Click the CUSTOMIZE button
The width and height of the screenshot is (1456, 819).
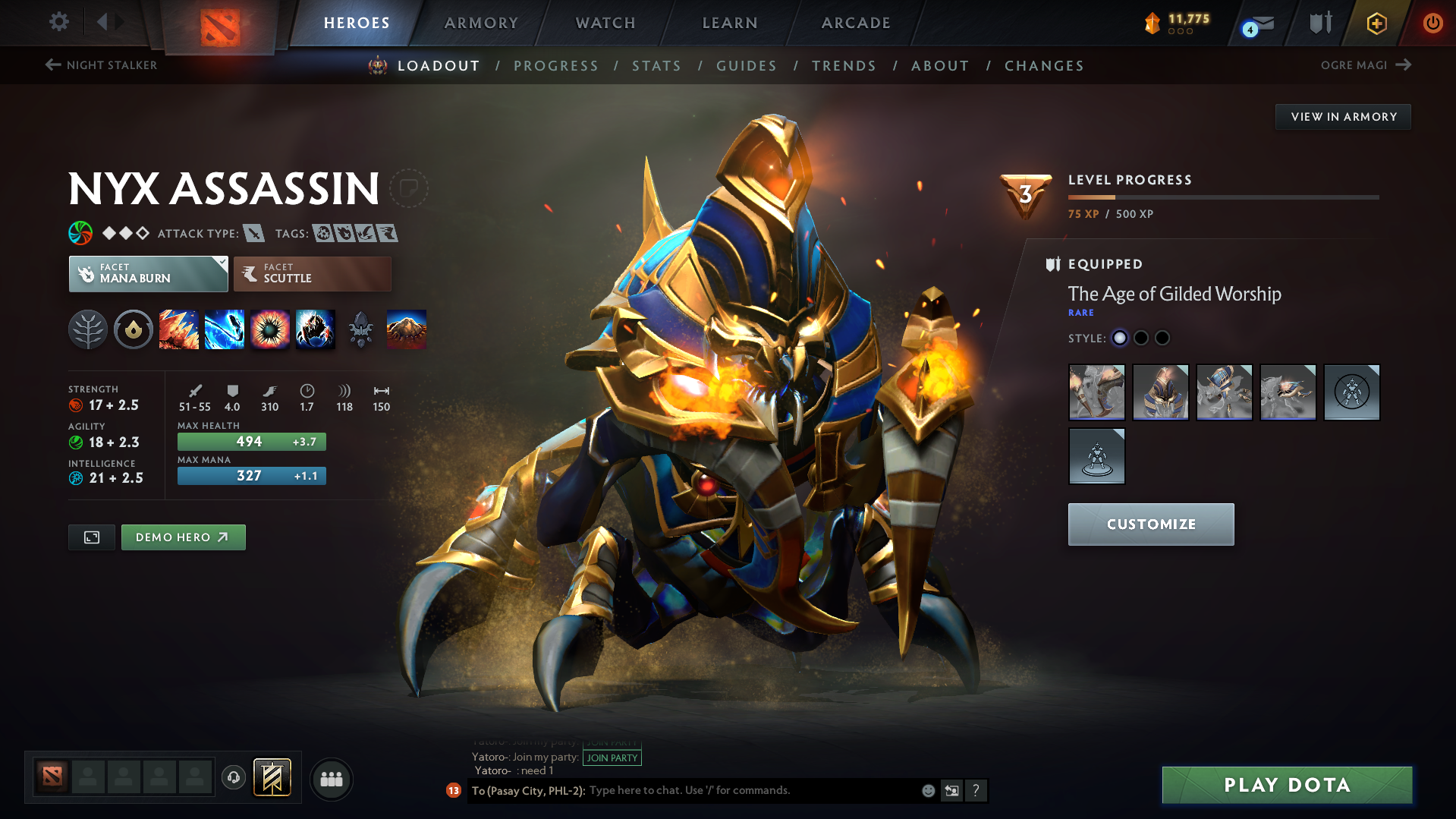(1150, 524)
